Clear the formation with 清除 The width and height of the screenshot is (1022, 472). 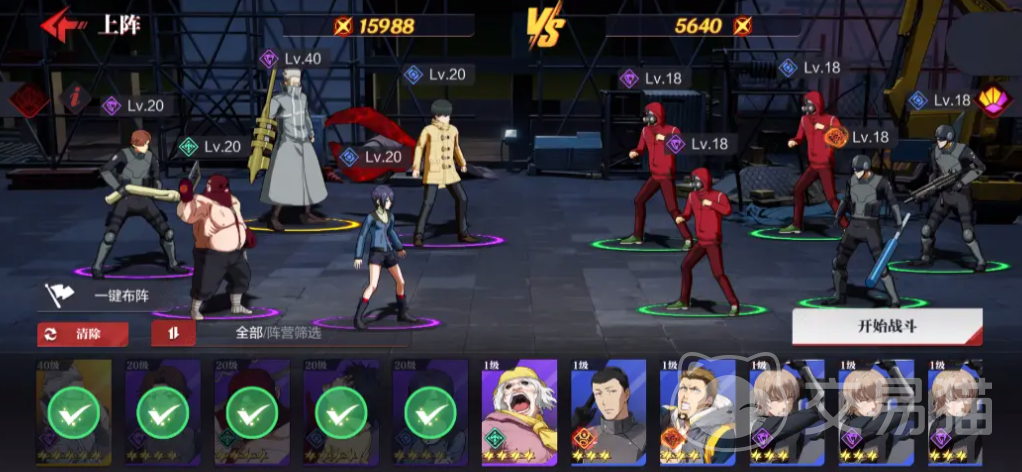coord(75,334)
